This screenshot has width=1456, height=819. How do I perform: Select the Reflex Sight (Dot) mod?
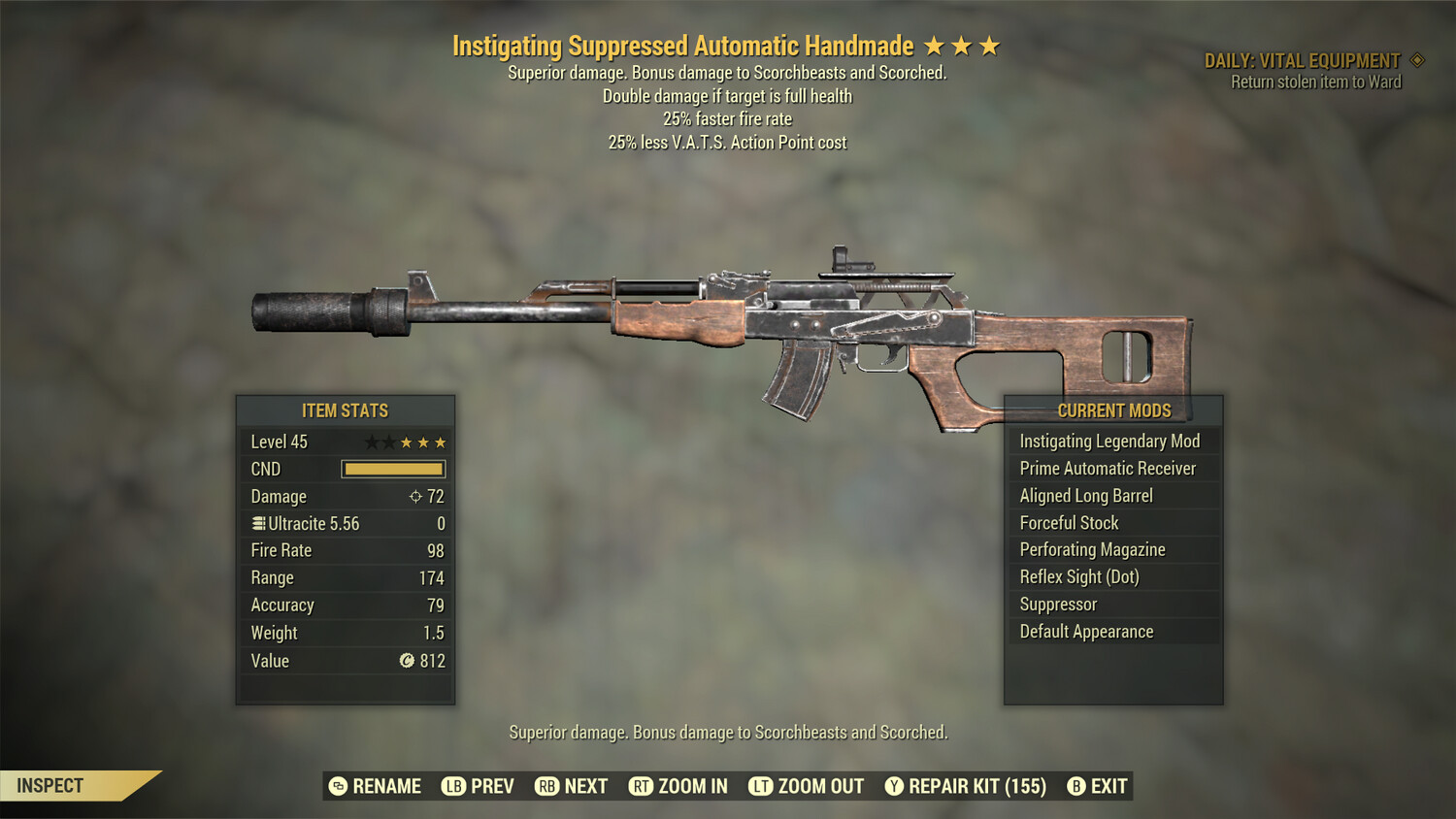pyautogui.click(x=1079, y=577)
